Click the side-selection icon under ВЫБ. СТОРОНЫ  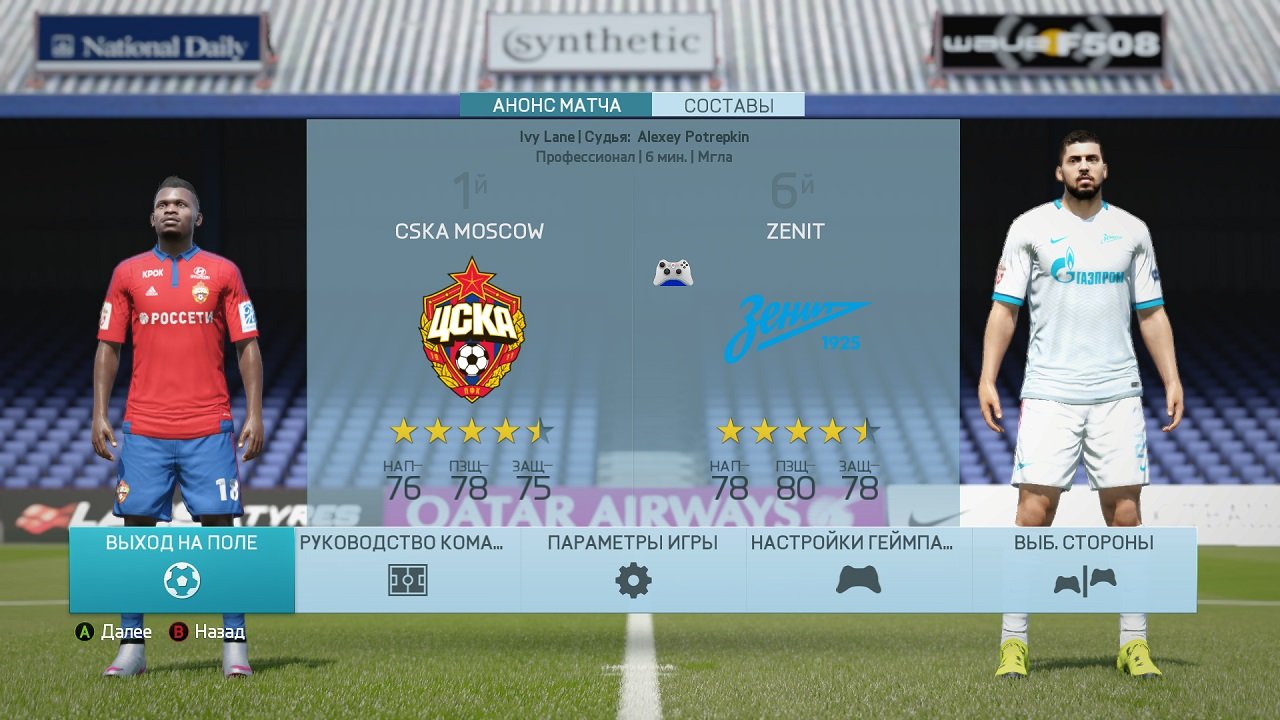1085,578
